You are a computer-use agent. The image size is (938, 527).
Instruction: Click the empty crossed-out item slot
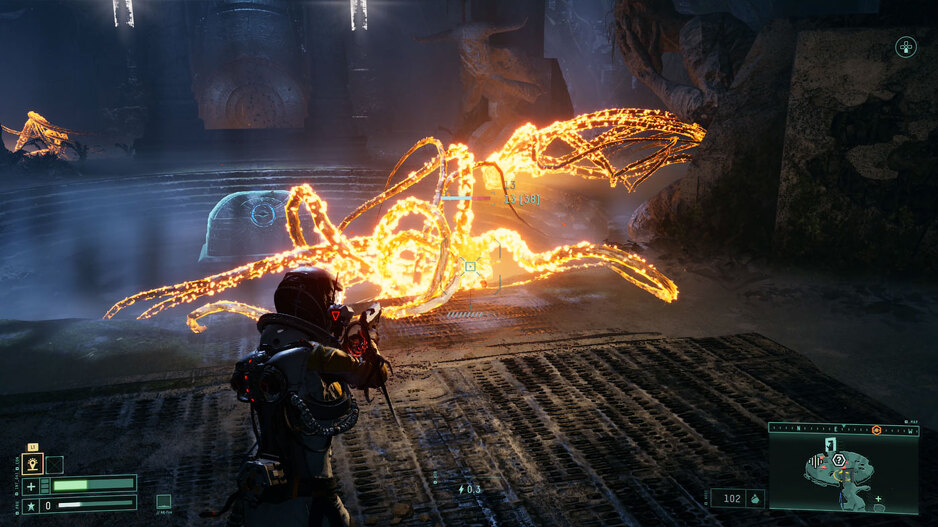55,464
